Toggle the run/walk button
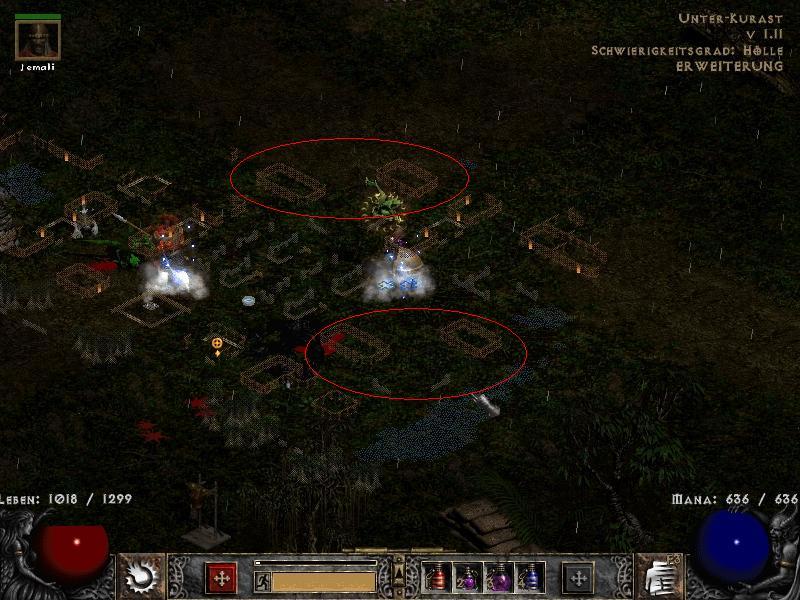 [261, 580]
